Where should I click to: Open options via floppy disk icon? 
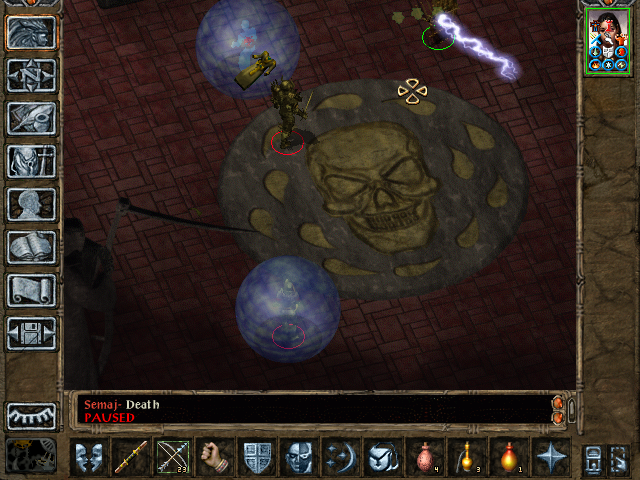coord(32,333)
